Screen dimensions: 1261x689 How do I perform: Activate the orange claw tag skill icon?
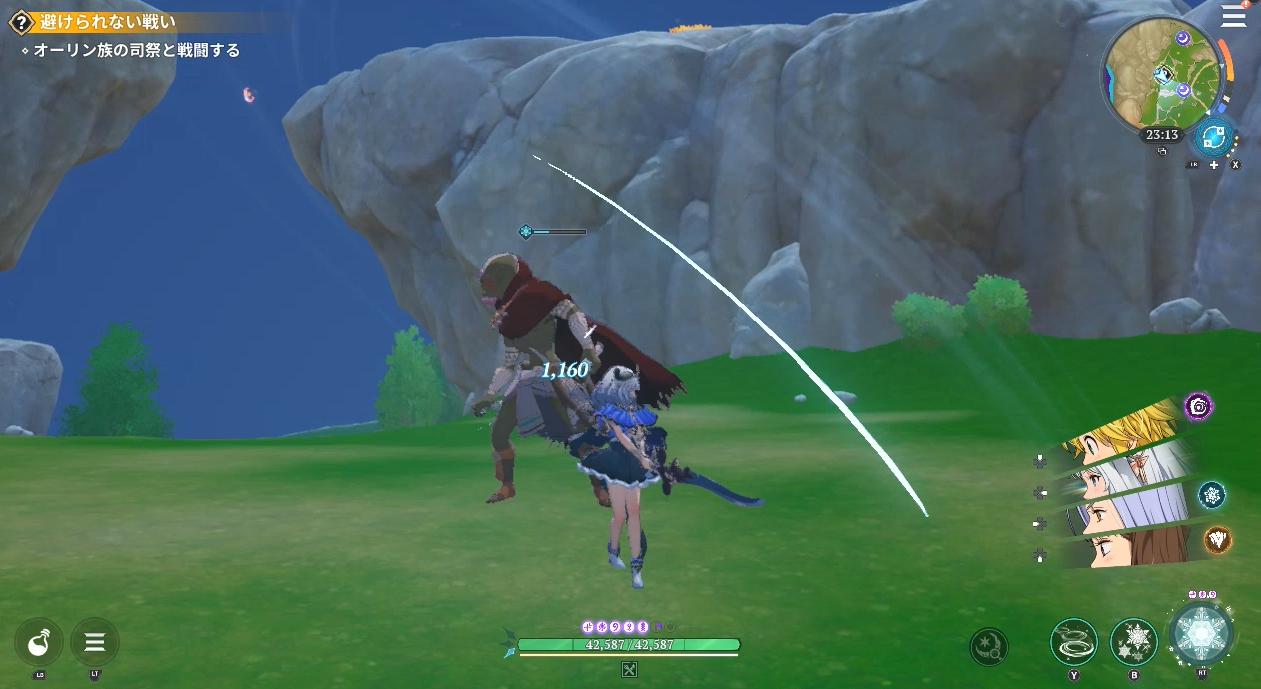point(1217,540)
